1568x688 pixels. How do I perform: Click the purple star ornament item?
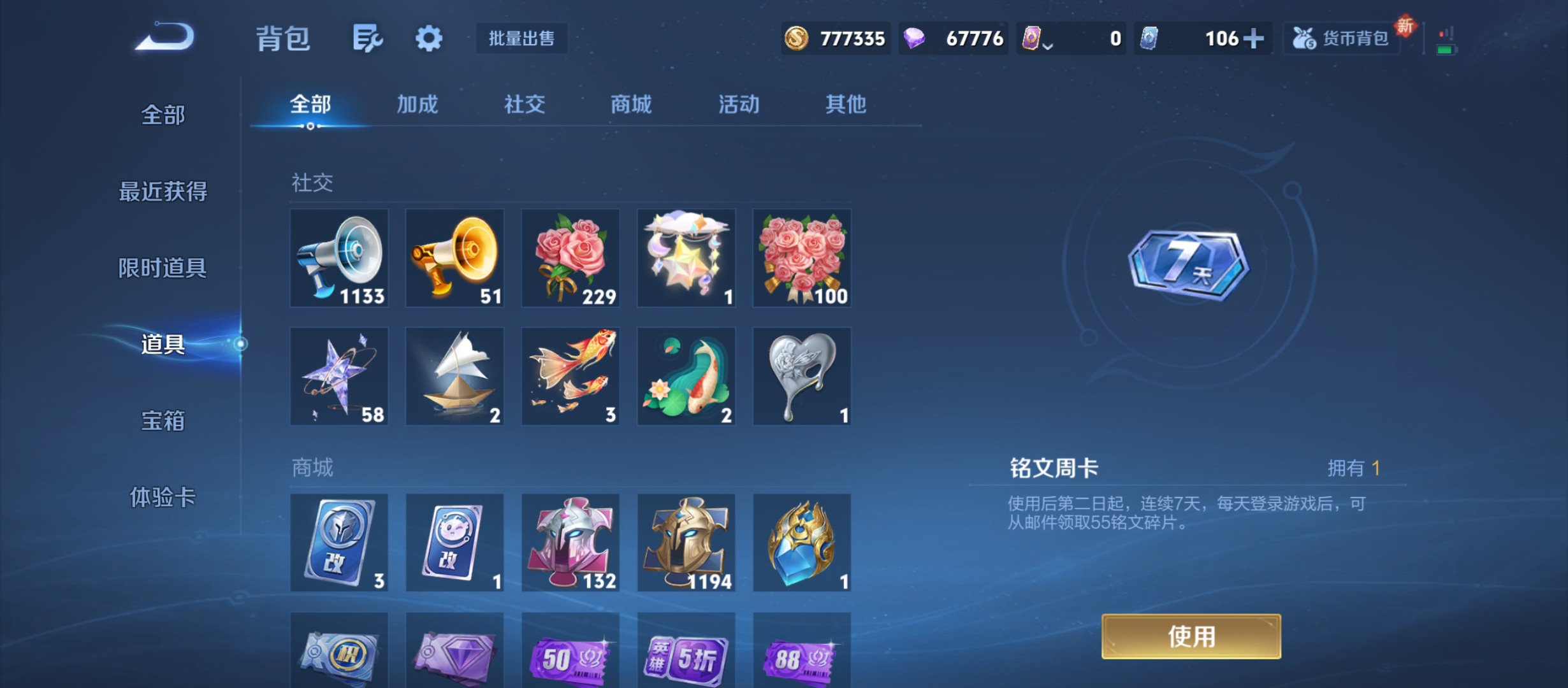pos(340,375)
